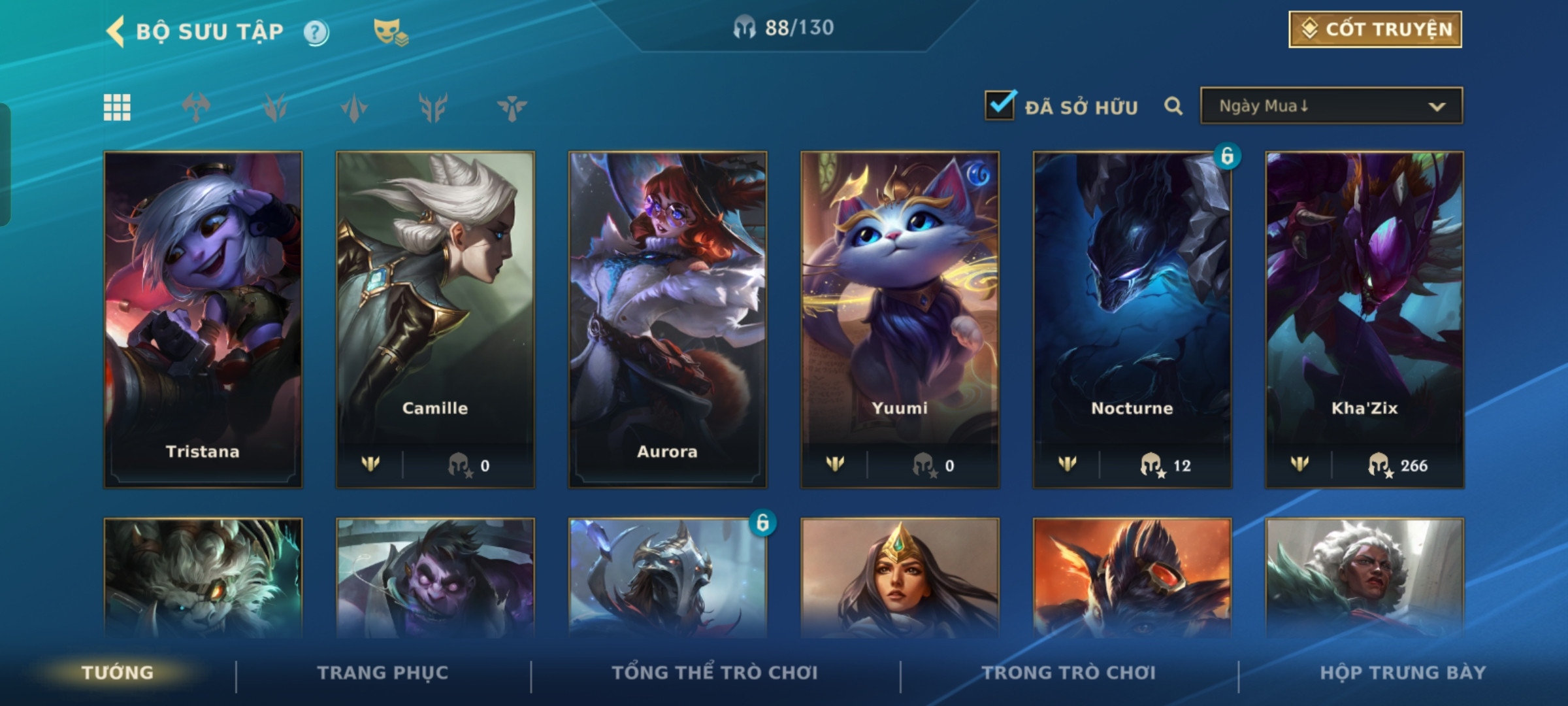The height and width of the screenshot is (706, 1568).
Task: Select the Nocturne champion card
Action: click(x=1132, y=319)
